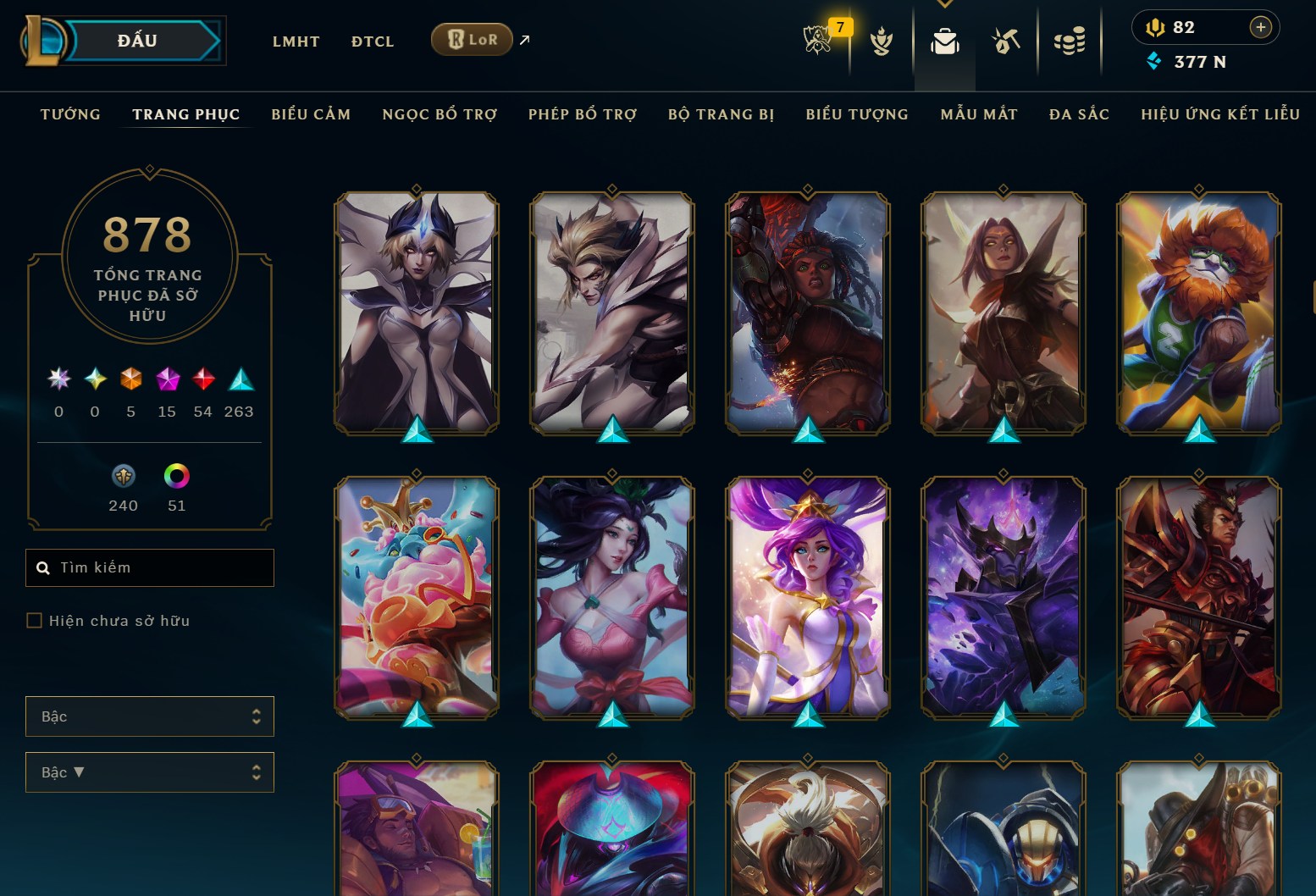Open the second 'Bậc' sort dropdown
Screen dimensions: 1316x896
[150, 772]
